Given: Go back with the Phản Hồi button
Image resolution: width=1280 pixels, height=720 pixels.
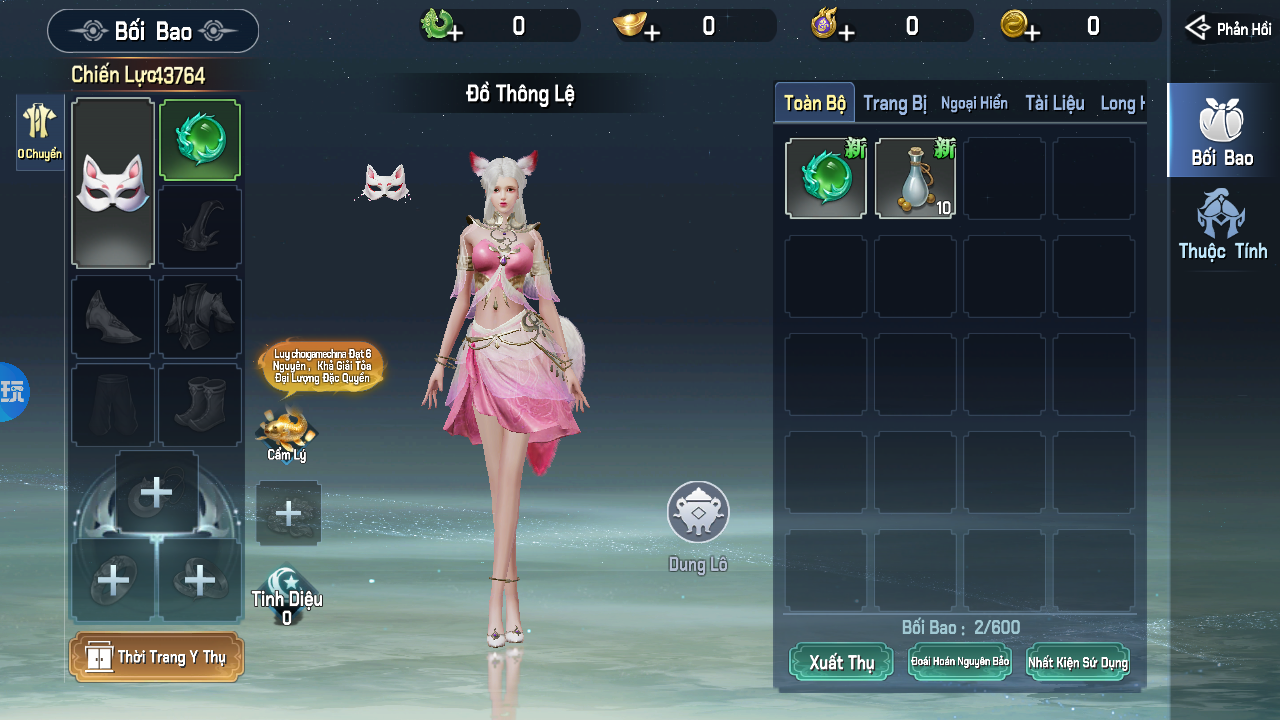Looking at the screenshot, I should 1228,28.
